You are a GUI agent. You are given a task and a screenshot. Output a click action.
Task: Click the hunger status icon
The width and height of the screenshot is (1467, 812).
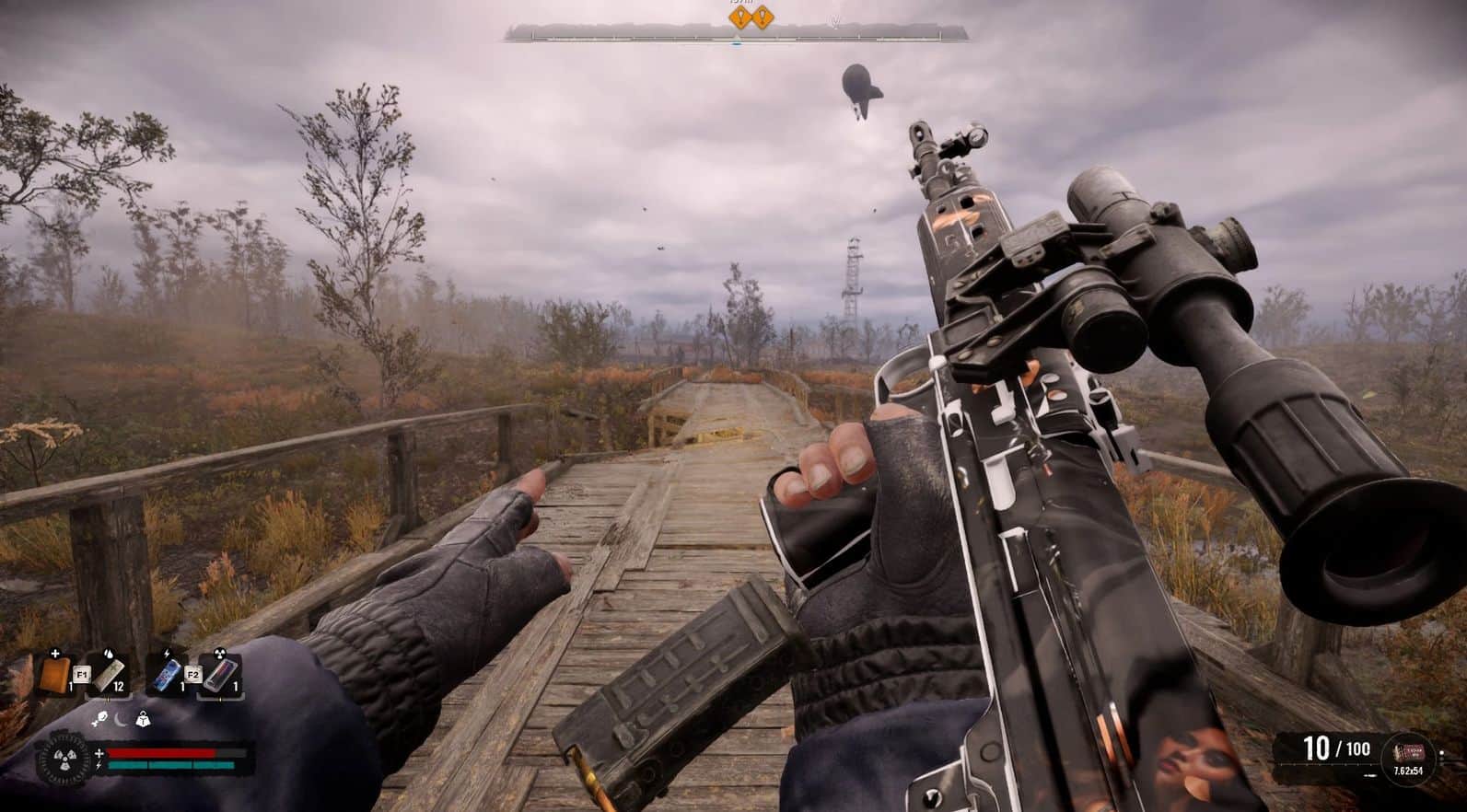click(98, 720)
